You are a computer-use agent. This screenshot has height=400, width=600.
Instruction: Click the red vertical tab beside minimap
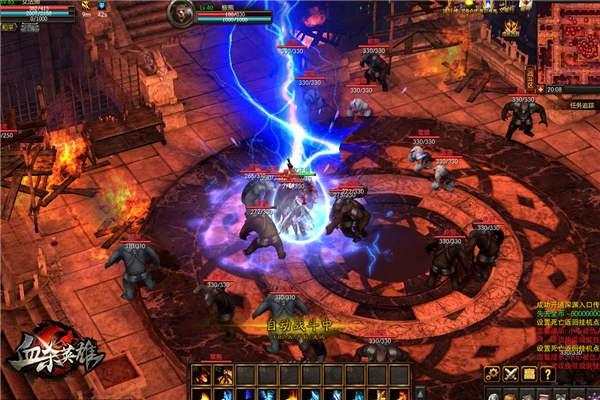[530, 78]
